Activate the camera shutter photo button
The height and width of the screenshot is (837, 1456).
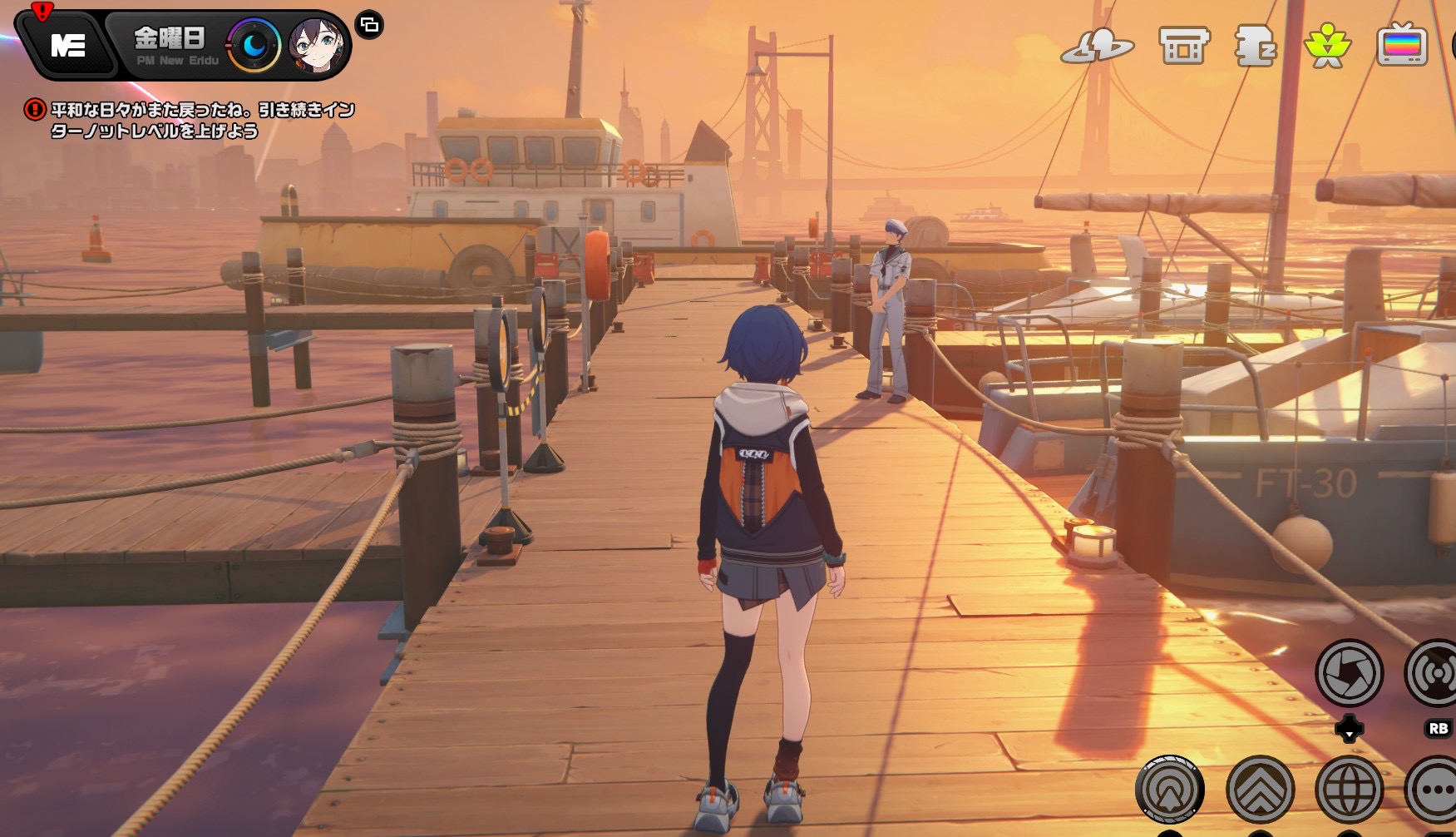point(1349,672)
